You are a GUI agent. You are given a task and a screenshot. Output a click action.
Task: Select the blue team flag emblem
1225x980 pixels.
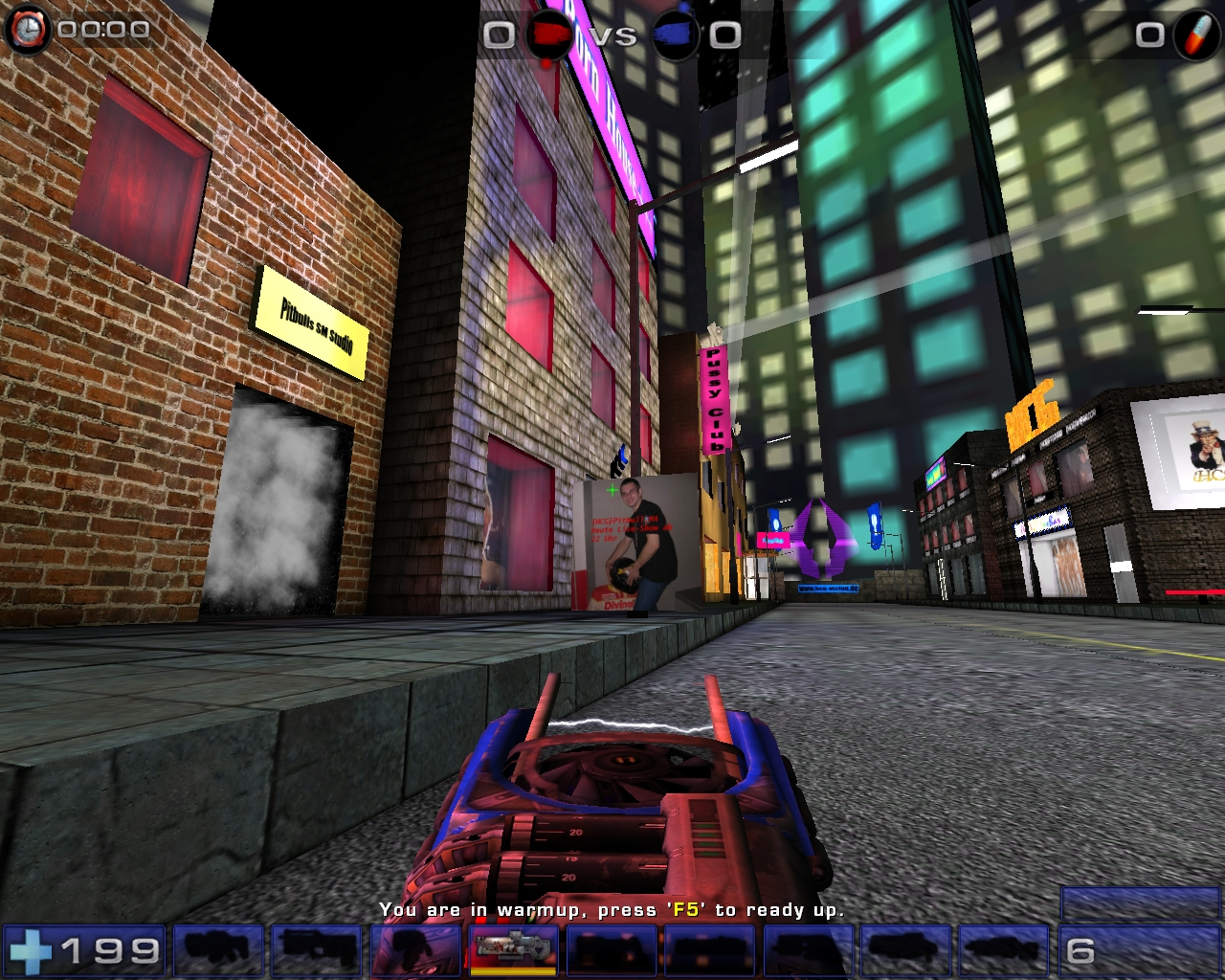click(x=676, y=32)
